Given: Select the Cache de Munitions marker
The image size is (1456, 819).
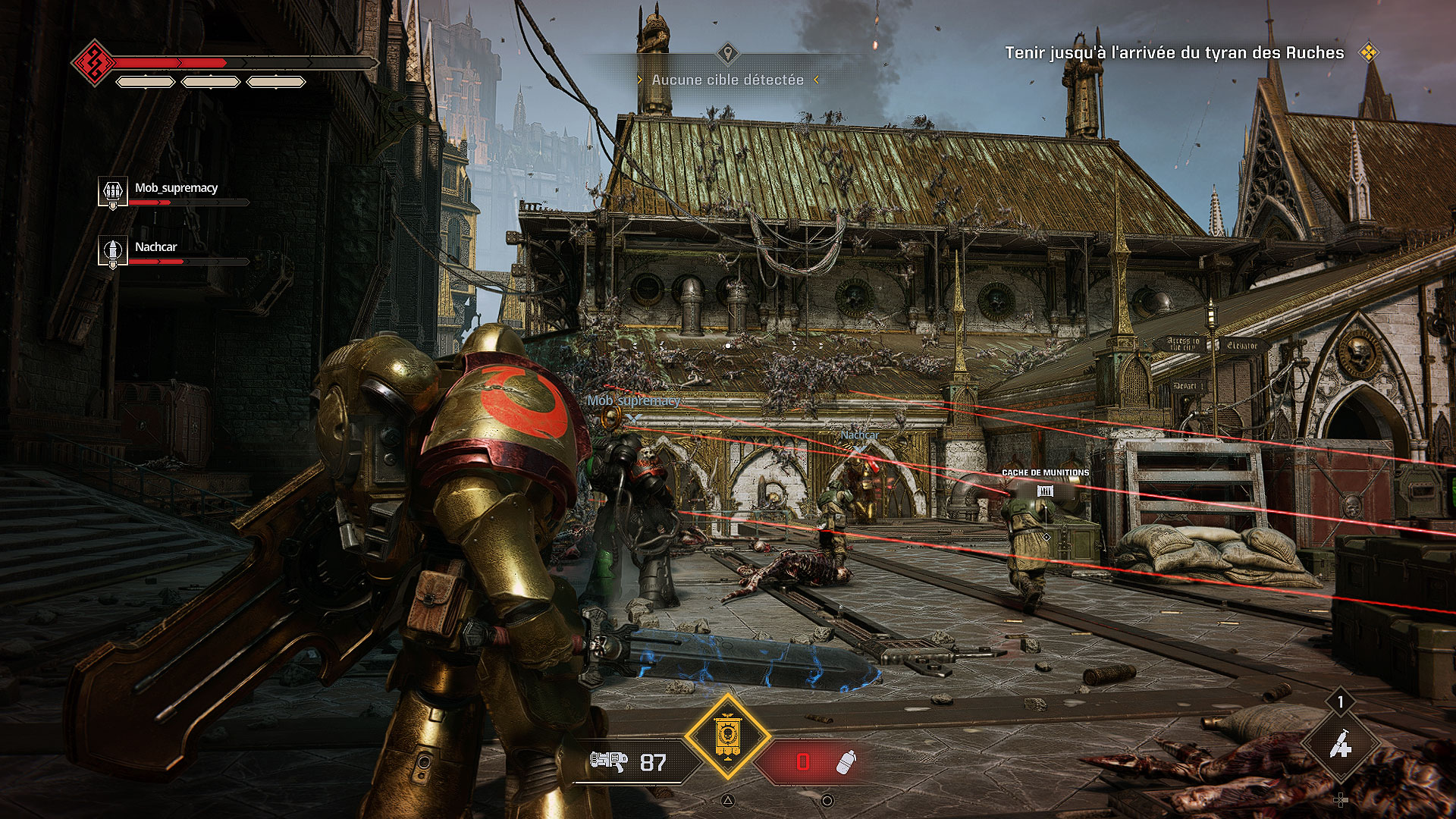Looking at the screenshot, I should coord(1045,490).
